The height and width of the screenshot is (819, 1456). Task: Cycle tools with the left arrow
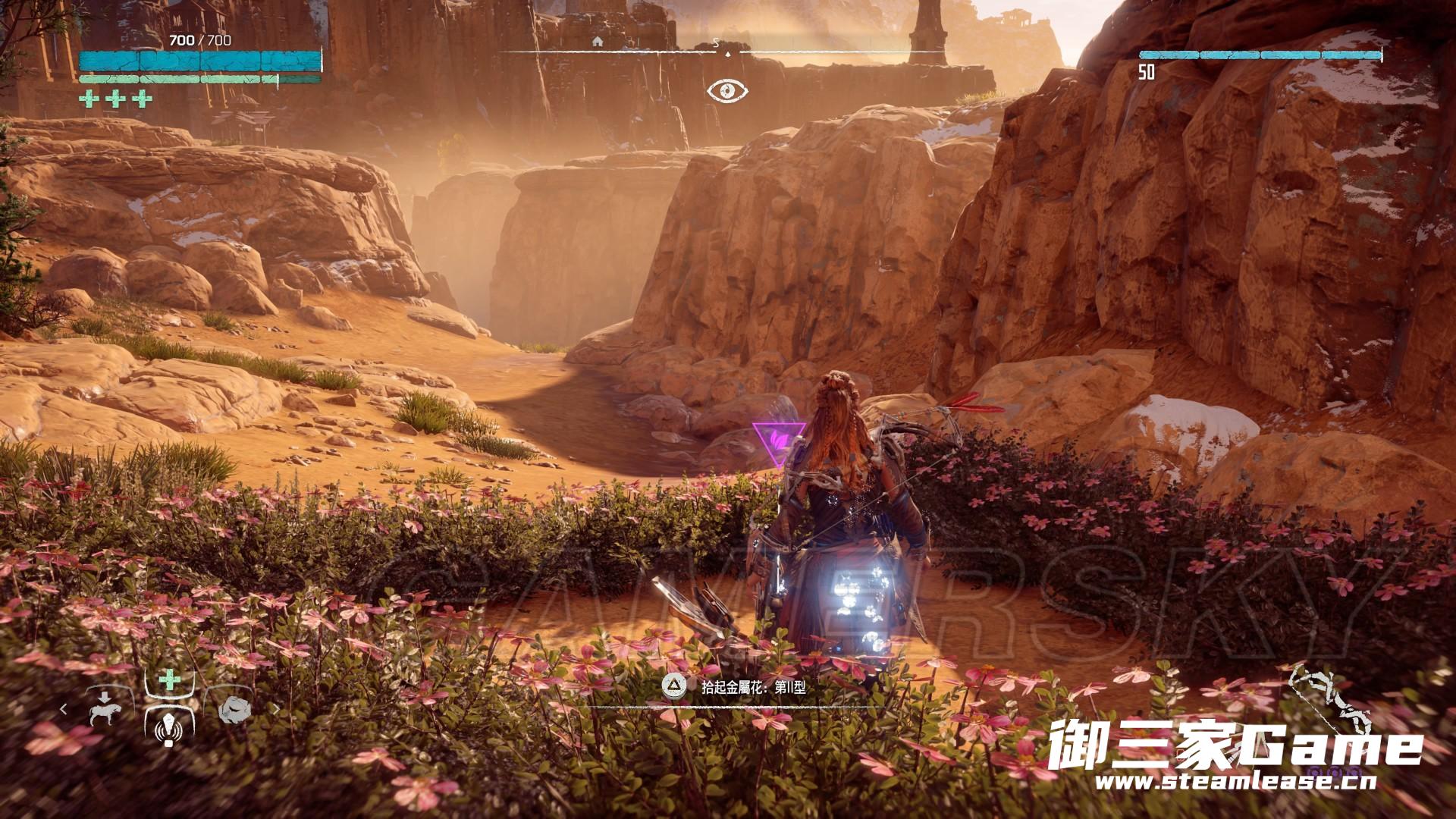(x=64, y=710)
